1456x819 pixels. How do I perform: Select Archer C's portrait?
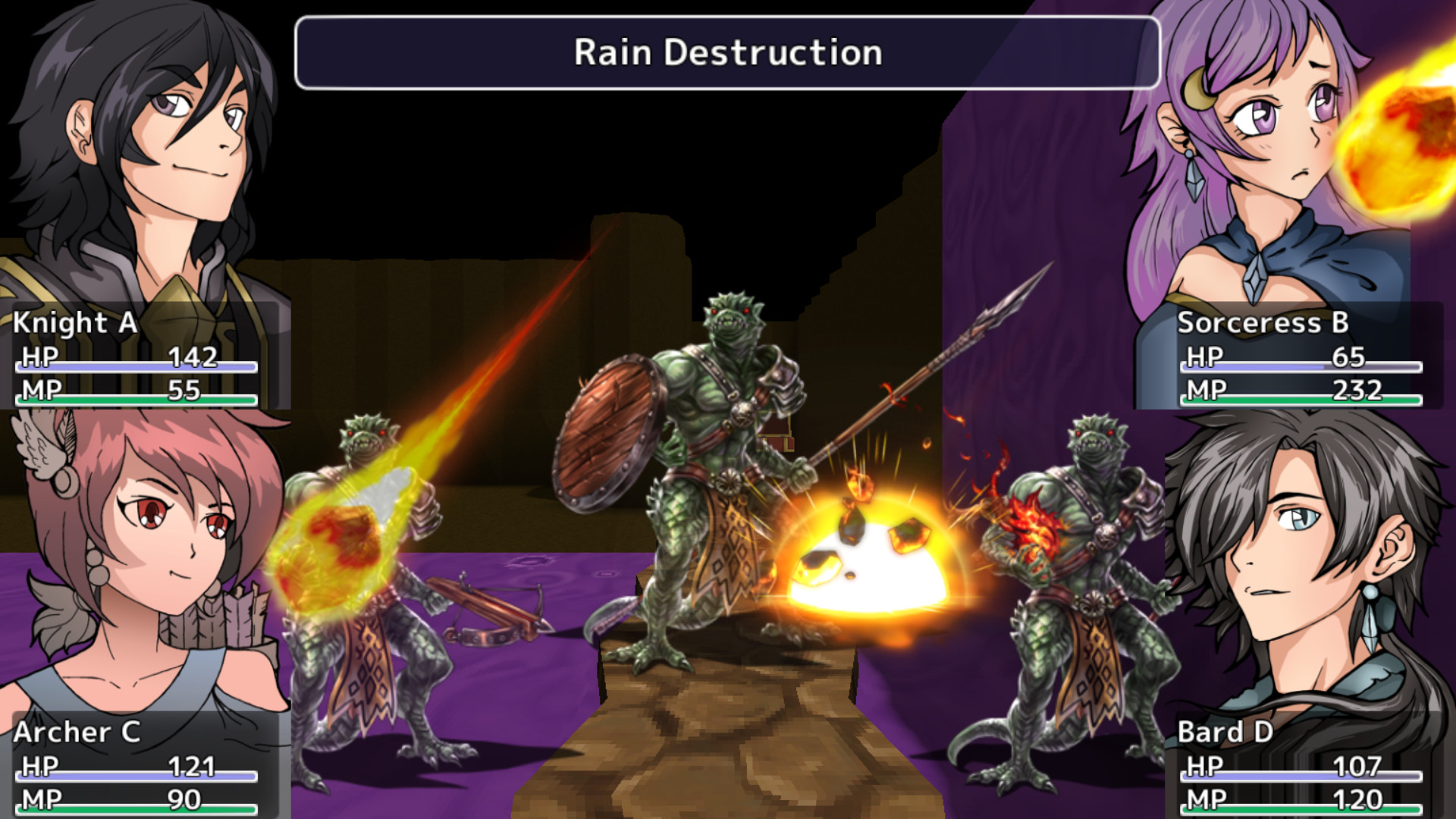[136, 561]
